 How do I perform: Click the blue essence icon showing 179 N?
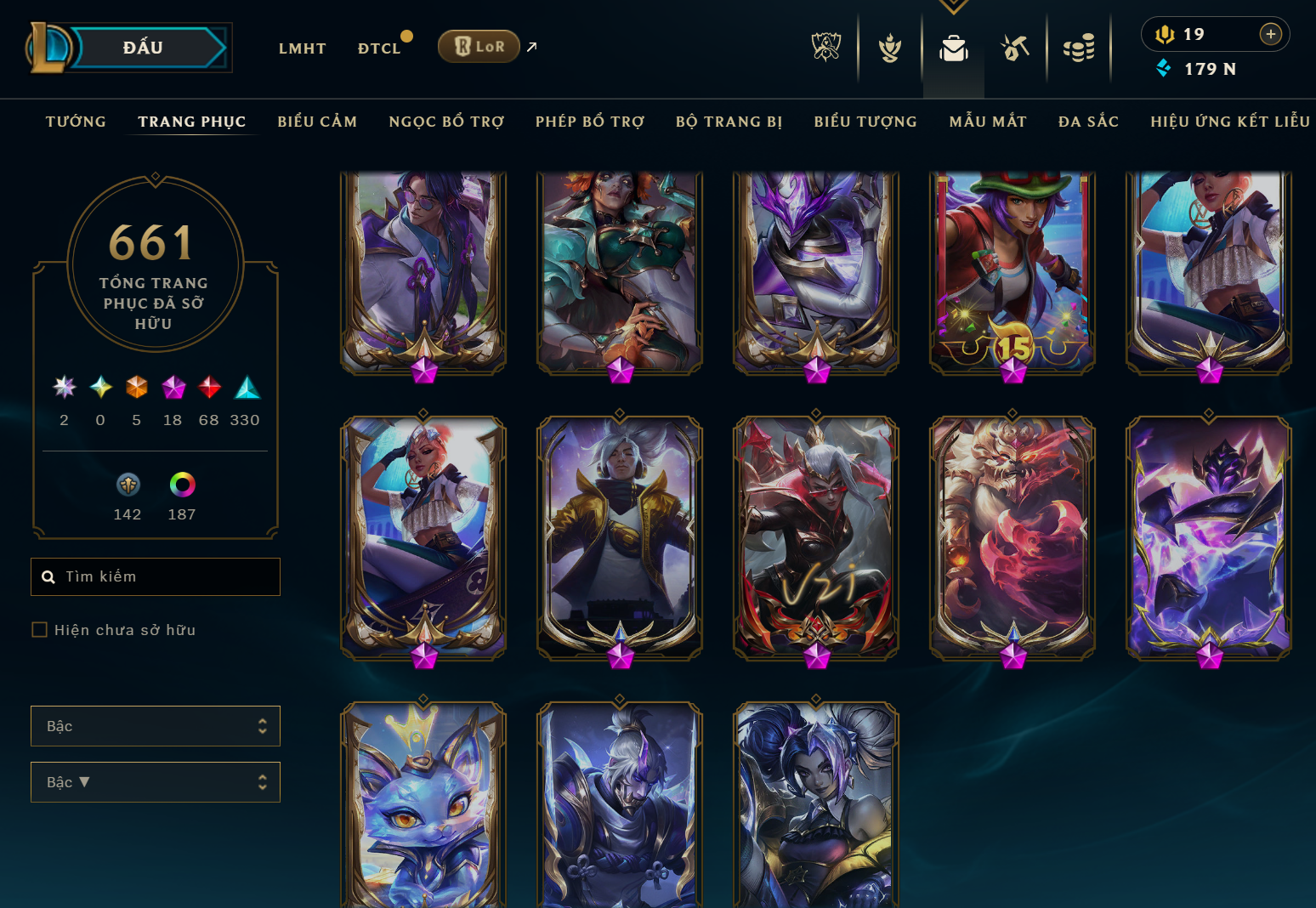[x=1163, y=69]
